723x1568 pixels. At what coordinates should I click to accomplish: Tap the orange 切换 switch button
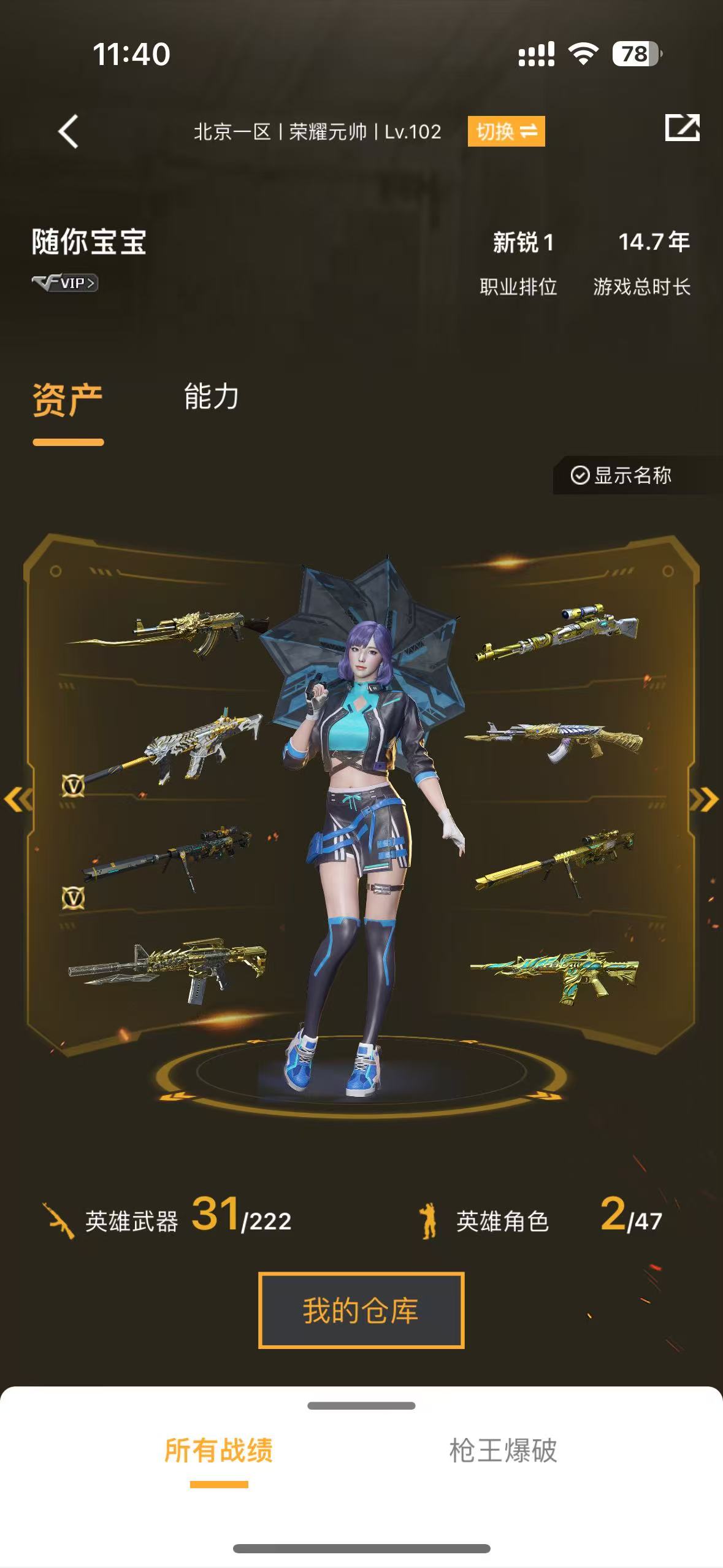coord(506,131)
